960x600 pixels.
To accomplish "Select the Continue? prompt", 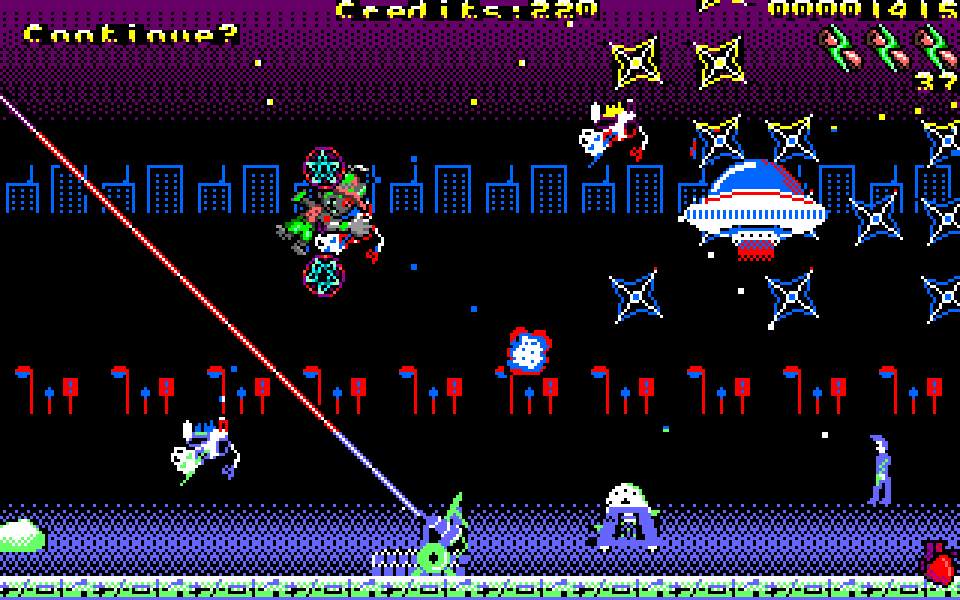I will click(131, 34).
